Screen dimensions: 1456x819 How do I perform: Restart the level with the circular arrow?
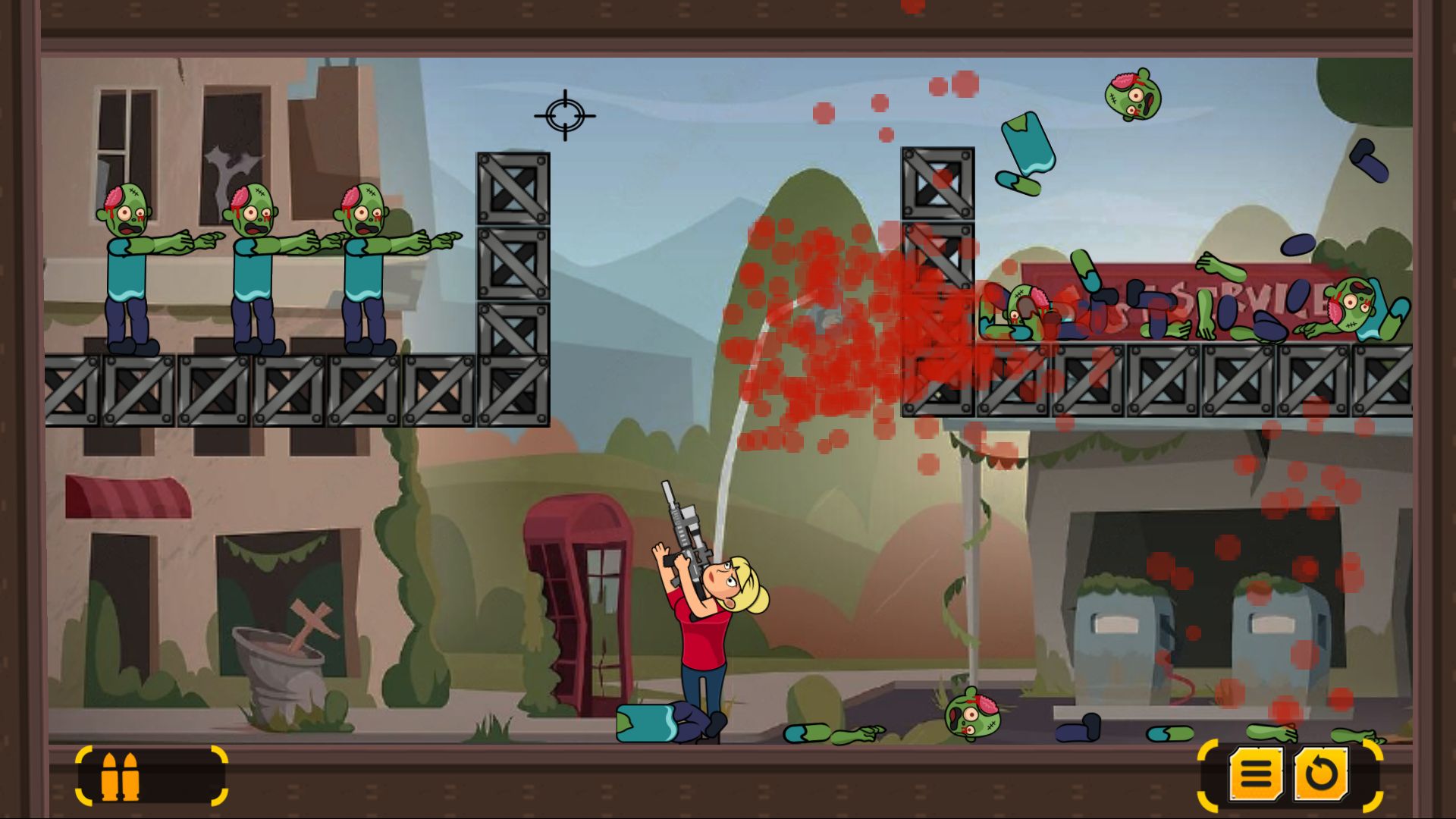[x=1321, y=773]
